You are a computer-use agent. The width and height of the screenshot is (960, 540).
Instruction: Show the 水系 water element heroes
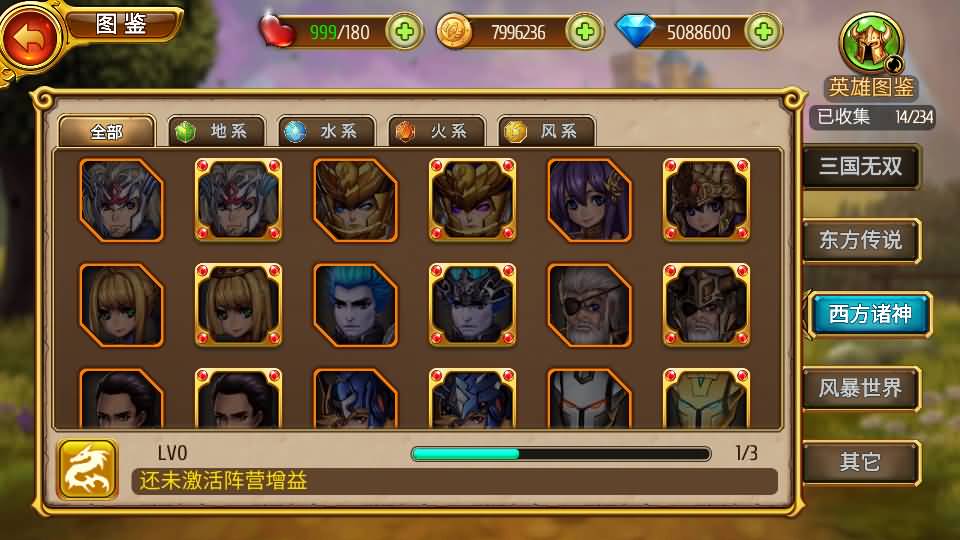click(327, 131)
